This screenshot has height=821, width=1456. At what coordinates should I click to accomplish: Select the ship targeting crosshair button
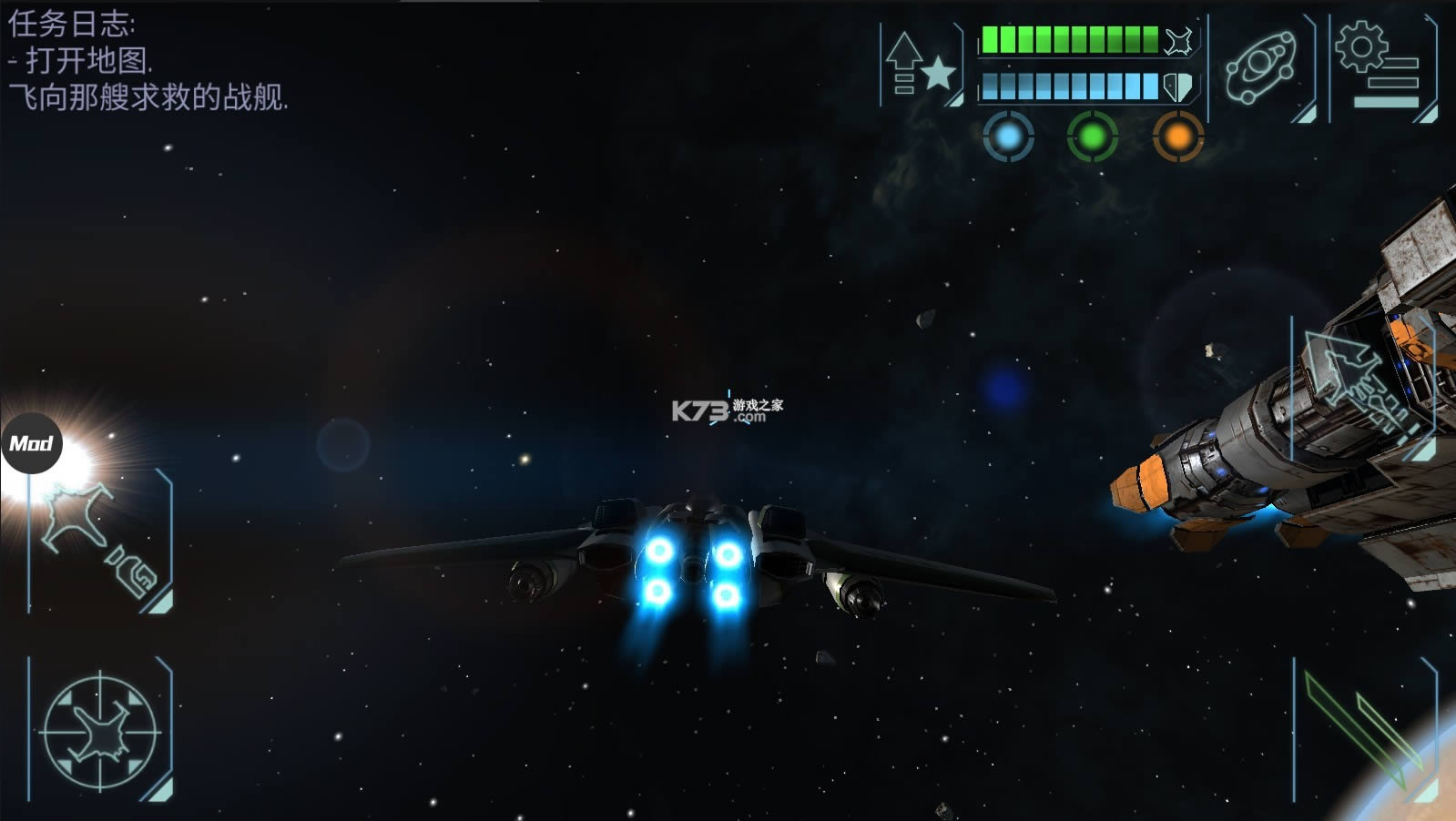(100, 730)
